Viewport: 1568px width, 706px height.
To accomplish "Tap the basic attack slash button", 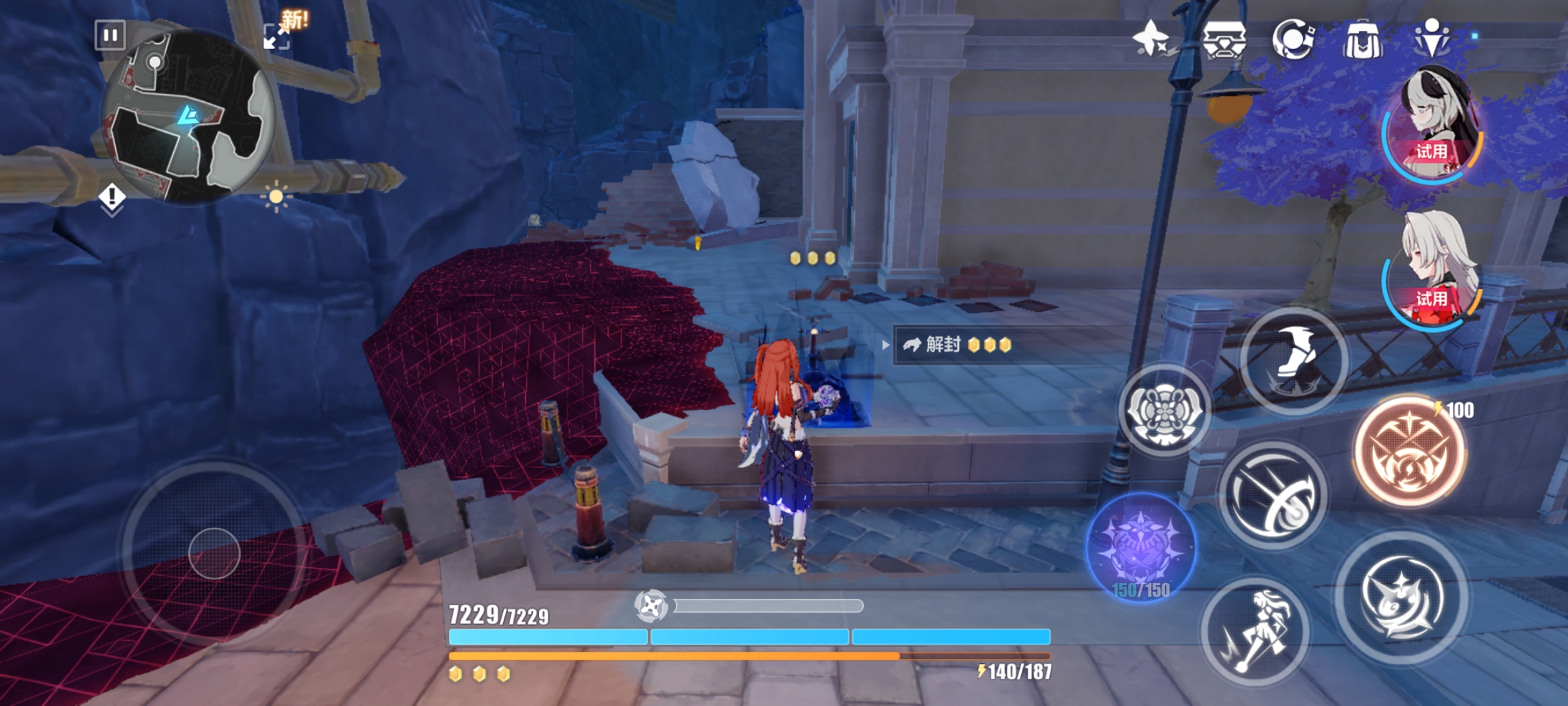I will tap(1273, 495).
